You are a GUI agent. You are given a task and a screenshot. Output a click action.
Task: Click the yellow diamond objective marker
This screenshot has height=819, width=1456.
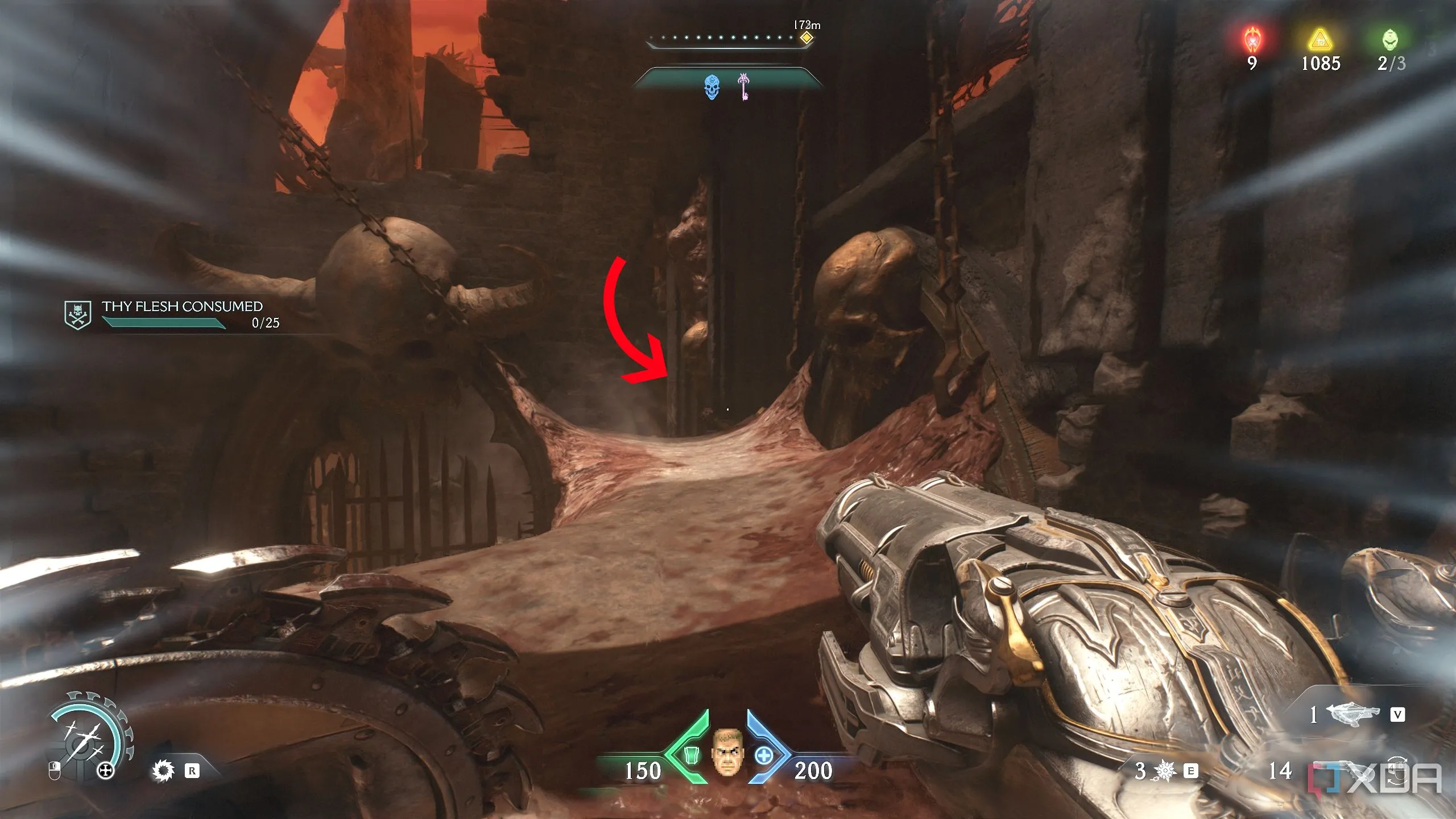(806, 38)
